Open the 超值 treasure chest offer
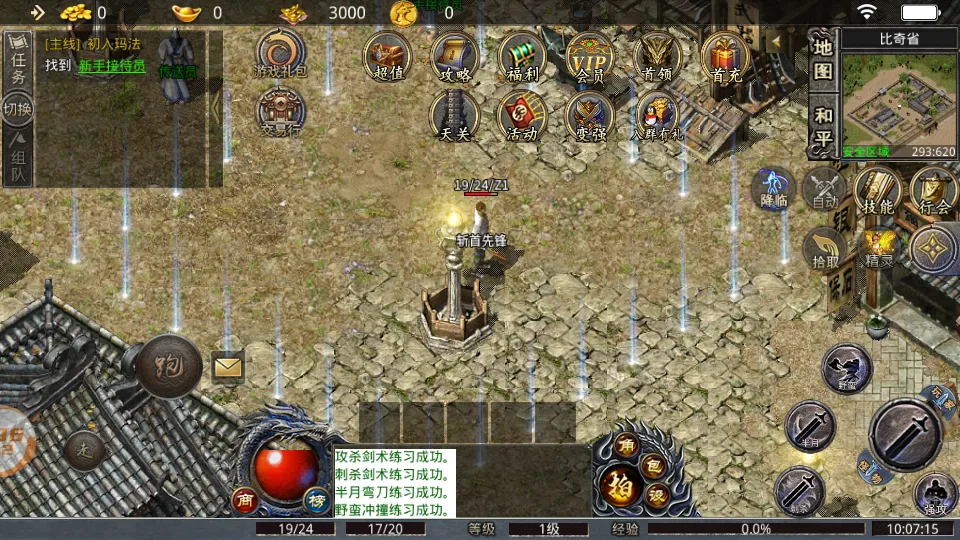Screen dimensions: 960x540 (x=387, y=56)
